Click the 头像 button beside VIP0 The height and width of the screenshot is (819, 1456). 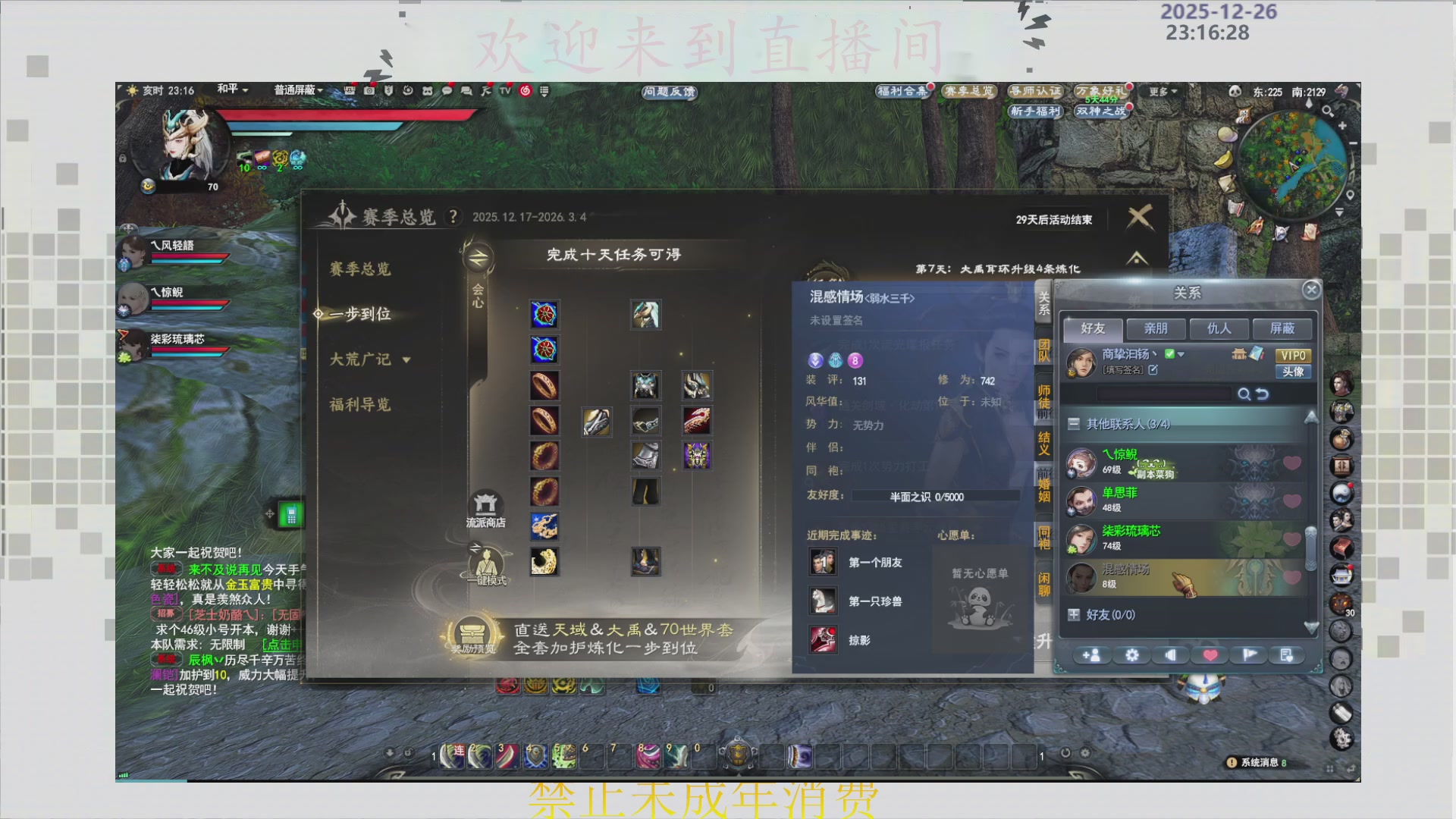[1293, 372]
